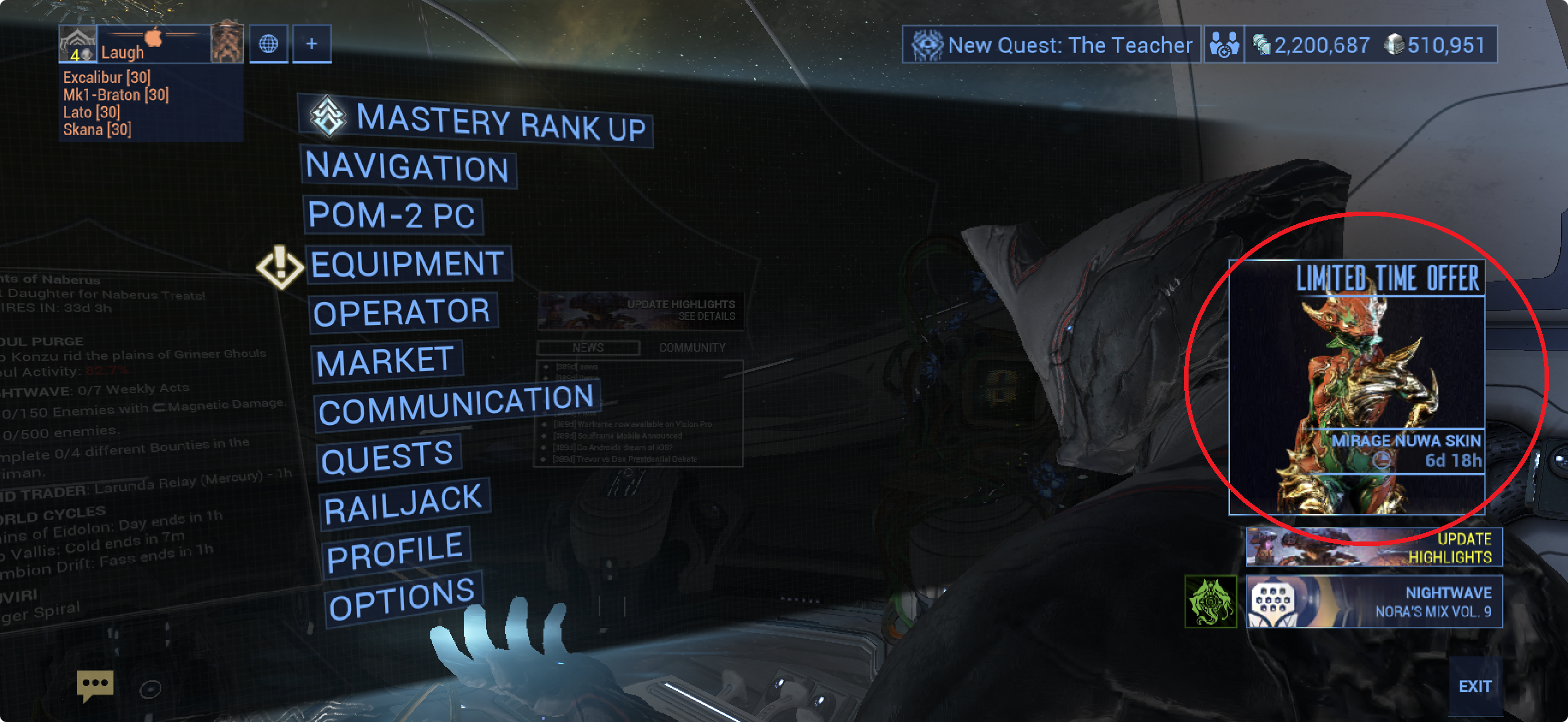View the Update Highlights banner

1373,548
